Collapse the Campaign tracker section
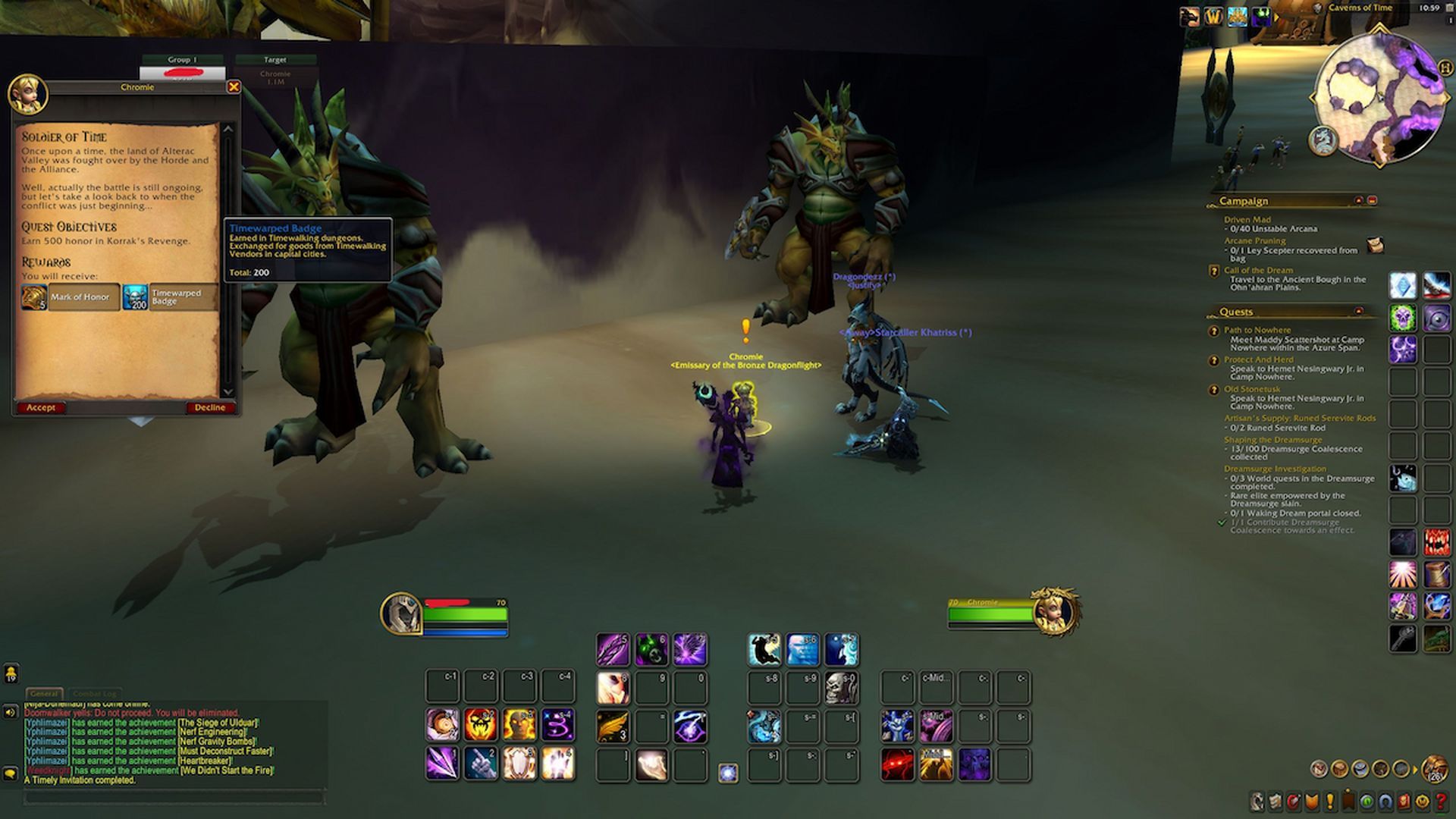This screenshot has width=1456, height=819. (1358, 201)
